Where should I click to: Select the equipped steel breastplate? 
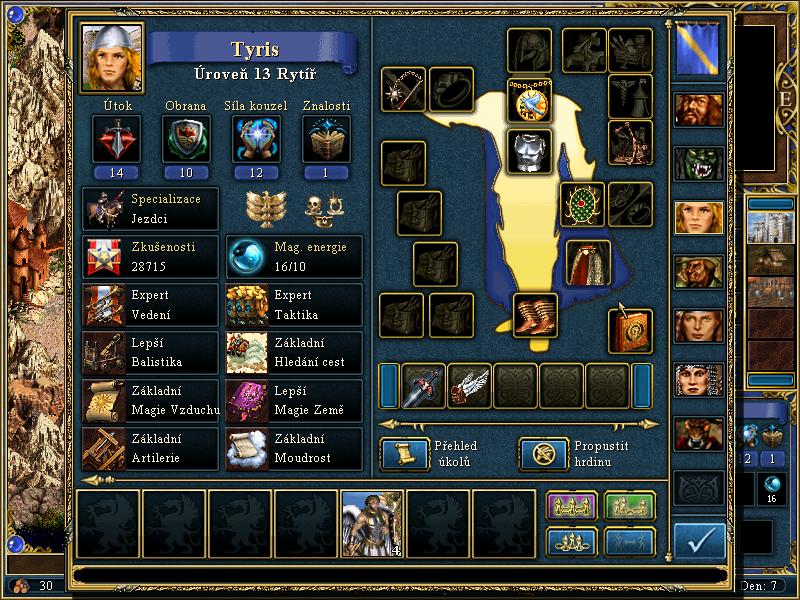pos(529,150)
